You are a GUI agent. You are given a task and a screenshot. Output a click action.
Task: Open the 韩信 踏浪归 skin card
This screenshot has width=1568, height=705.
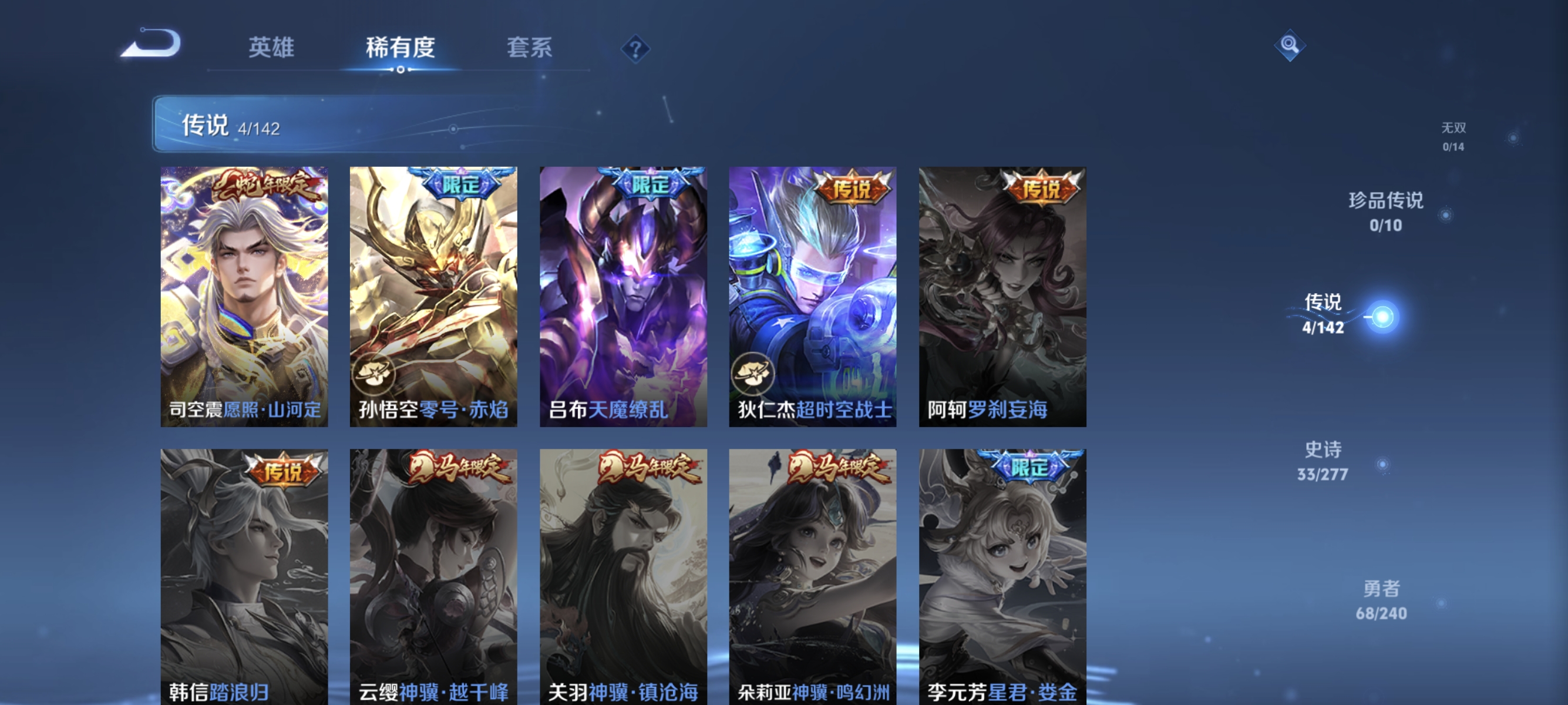244,572
